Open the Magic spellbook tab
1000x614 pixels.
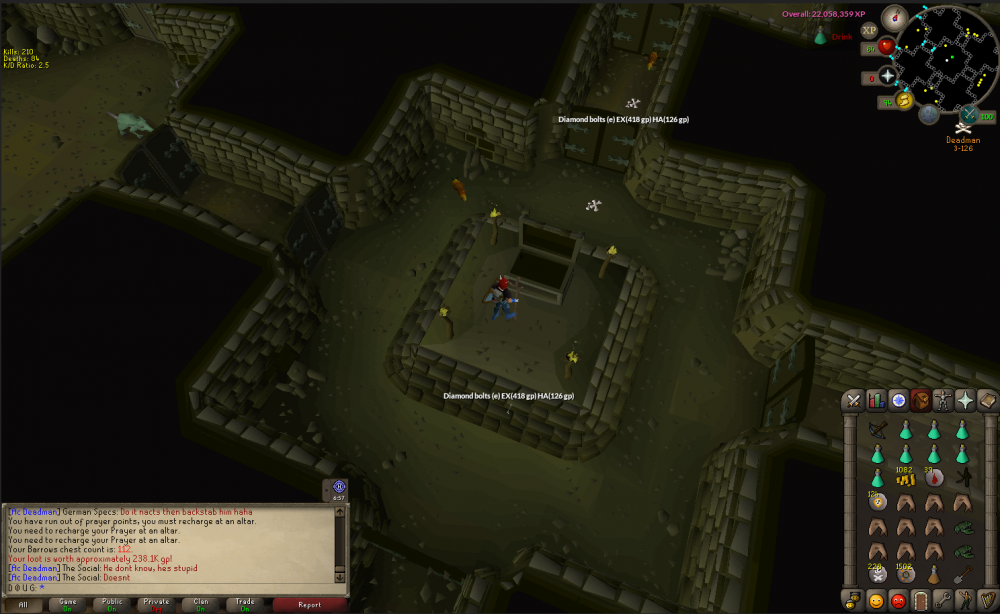pos(987,400)
